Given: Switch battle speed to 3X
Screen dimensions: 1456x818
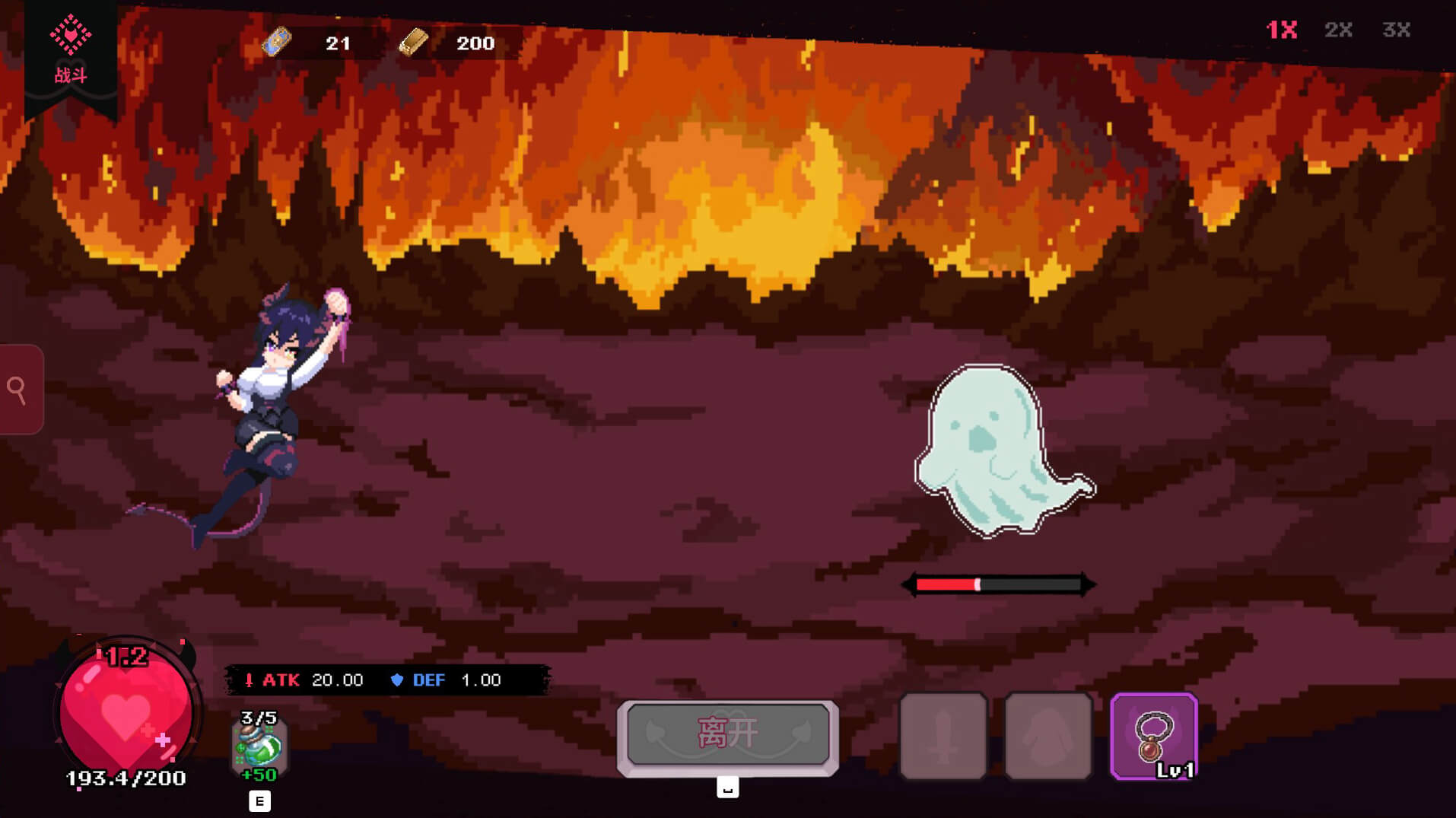Looking at the screenshot, I should (1396, 30).
